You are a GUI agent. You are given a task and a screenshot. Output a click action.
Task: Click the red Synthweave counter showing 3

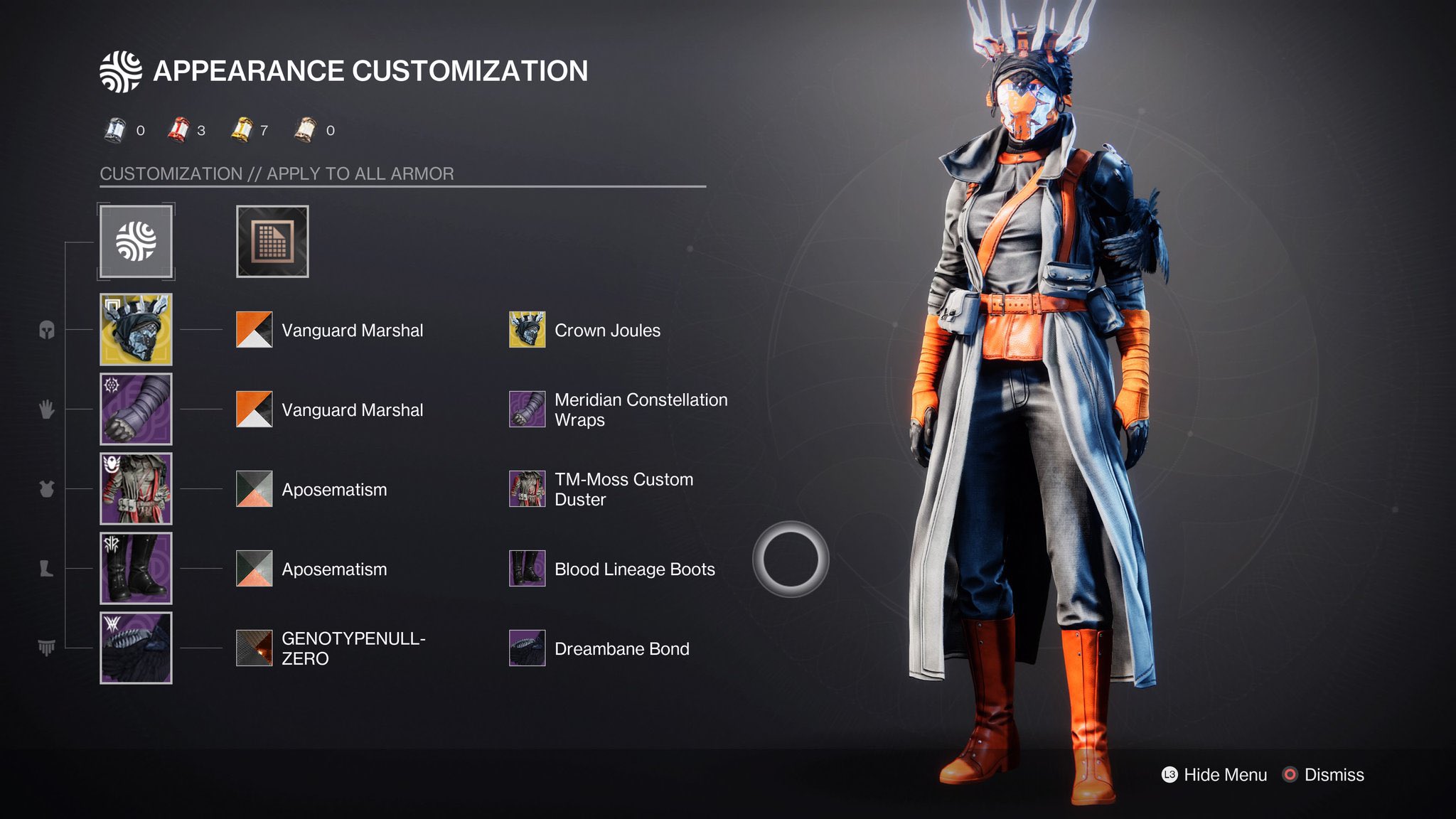coord(180,127)
